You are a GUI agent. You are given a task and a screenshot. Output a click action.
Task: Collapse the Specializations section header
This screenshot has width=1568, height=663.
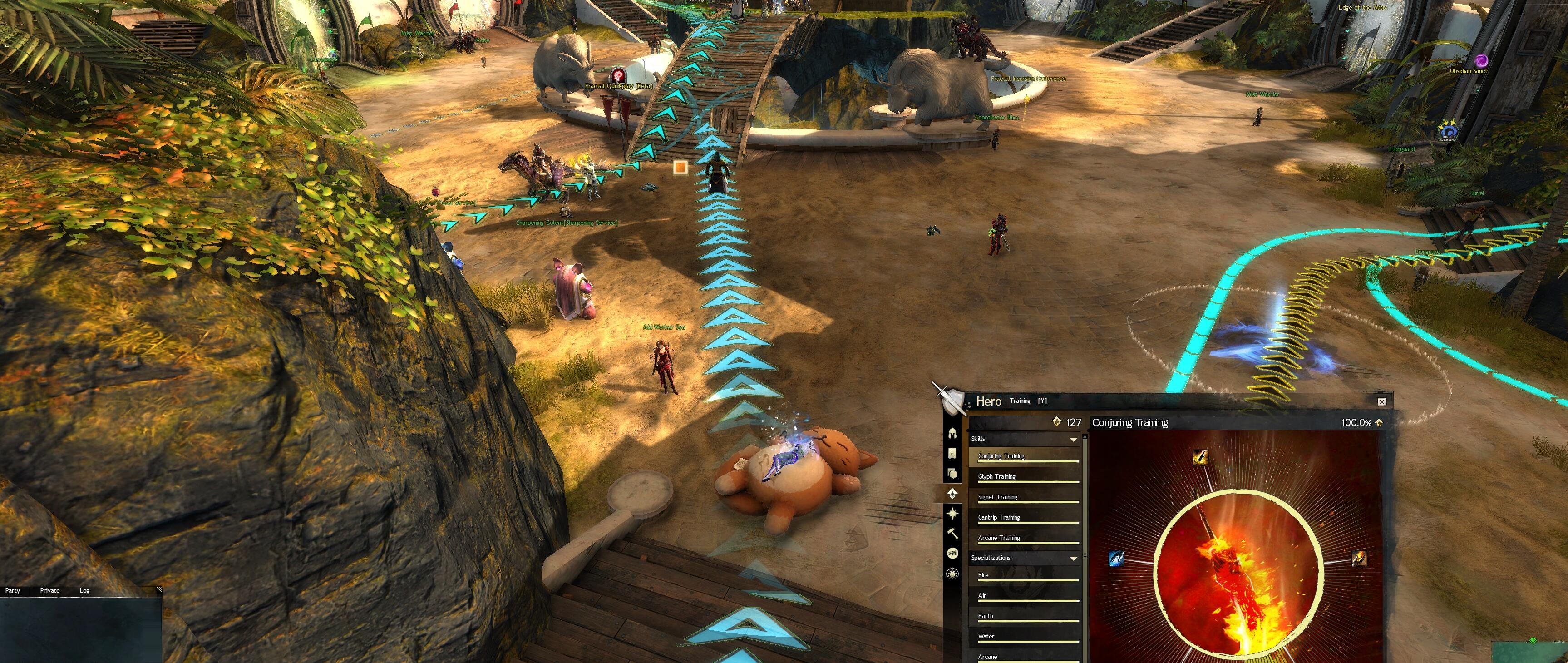point(1073,558)
